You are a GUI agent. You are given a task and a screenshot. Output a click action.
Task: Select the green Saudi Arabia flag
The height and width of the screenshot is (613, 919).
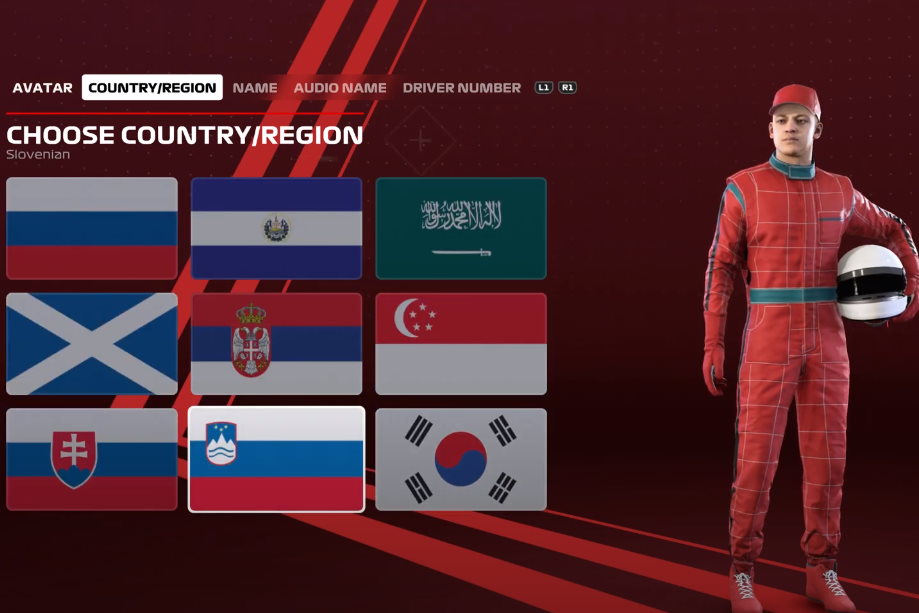(461, 228)
